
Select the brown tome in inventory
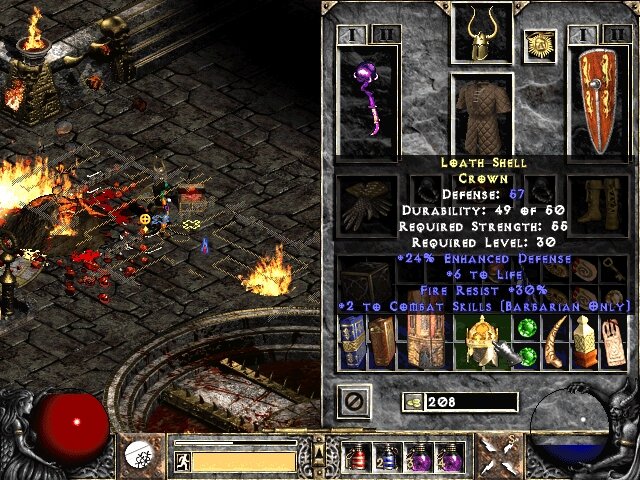point(382,342)
